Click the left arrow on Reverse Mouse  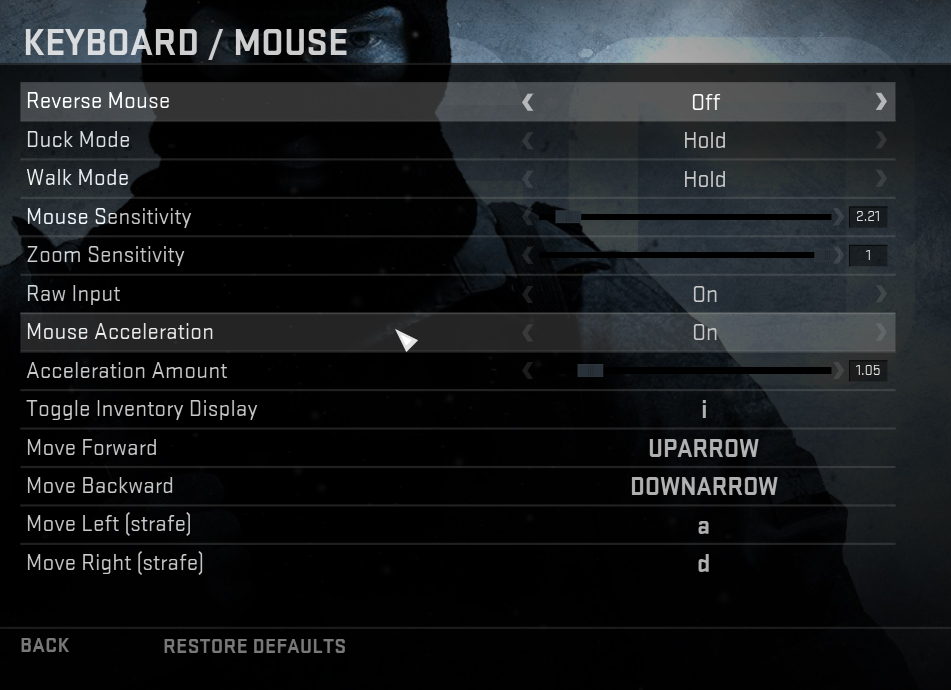528,102
